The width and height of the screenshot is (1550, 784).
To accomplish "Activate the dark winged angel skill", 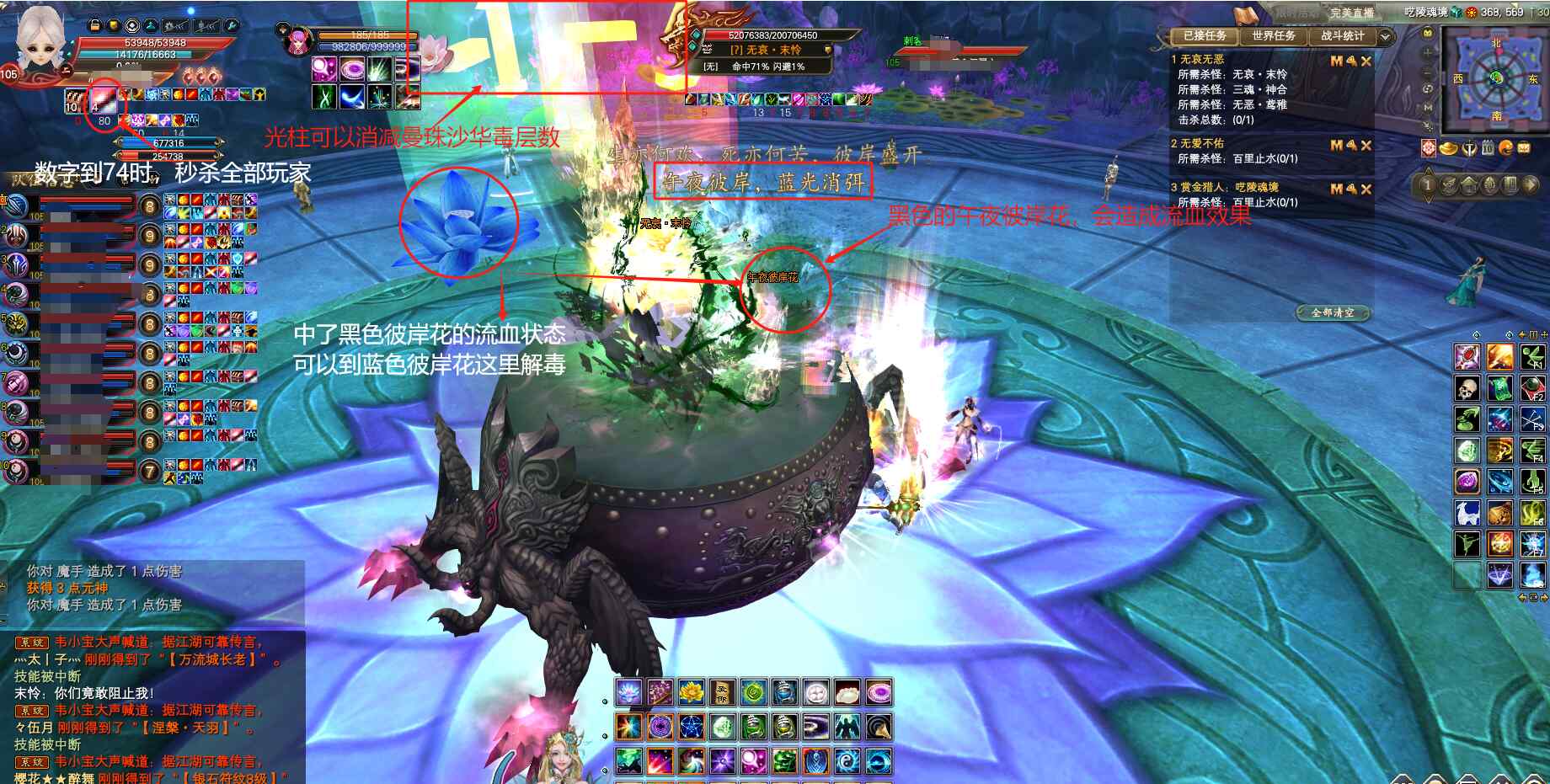I will pyautogui.click(x=847, y=726).
